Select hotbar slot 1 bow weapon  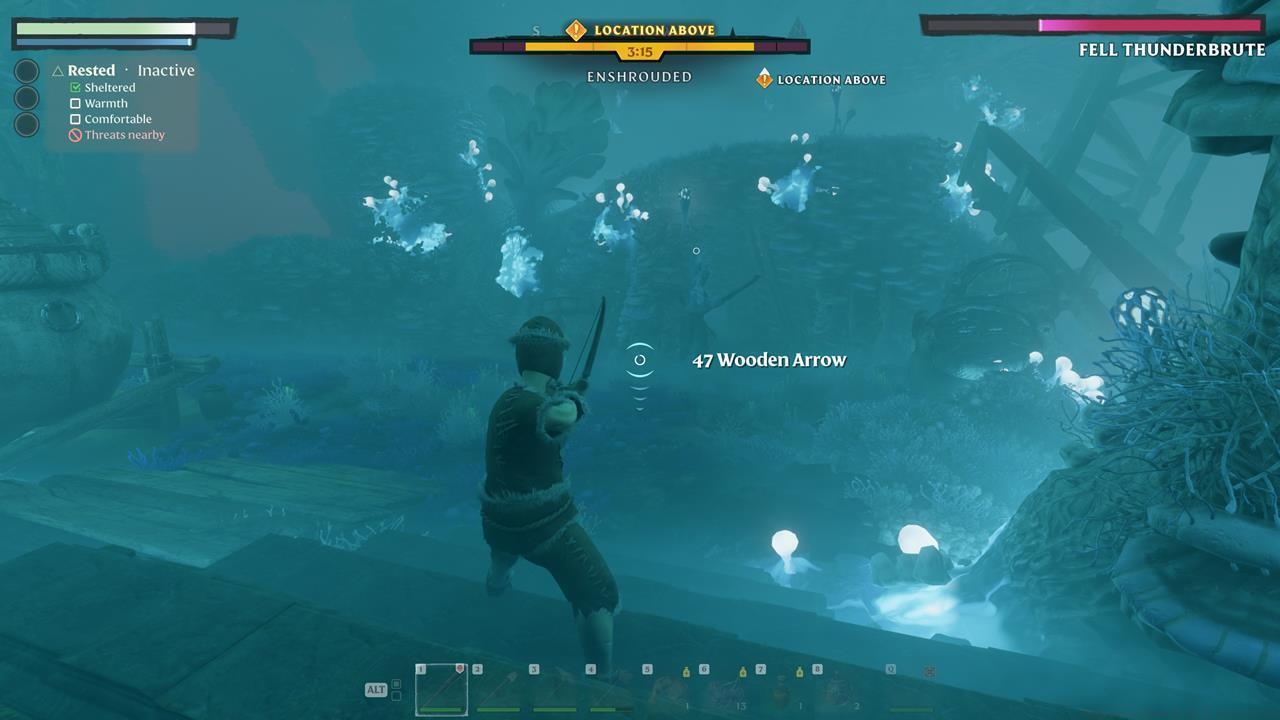point(440,690)
